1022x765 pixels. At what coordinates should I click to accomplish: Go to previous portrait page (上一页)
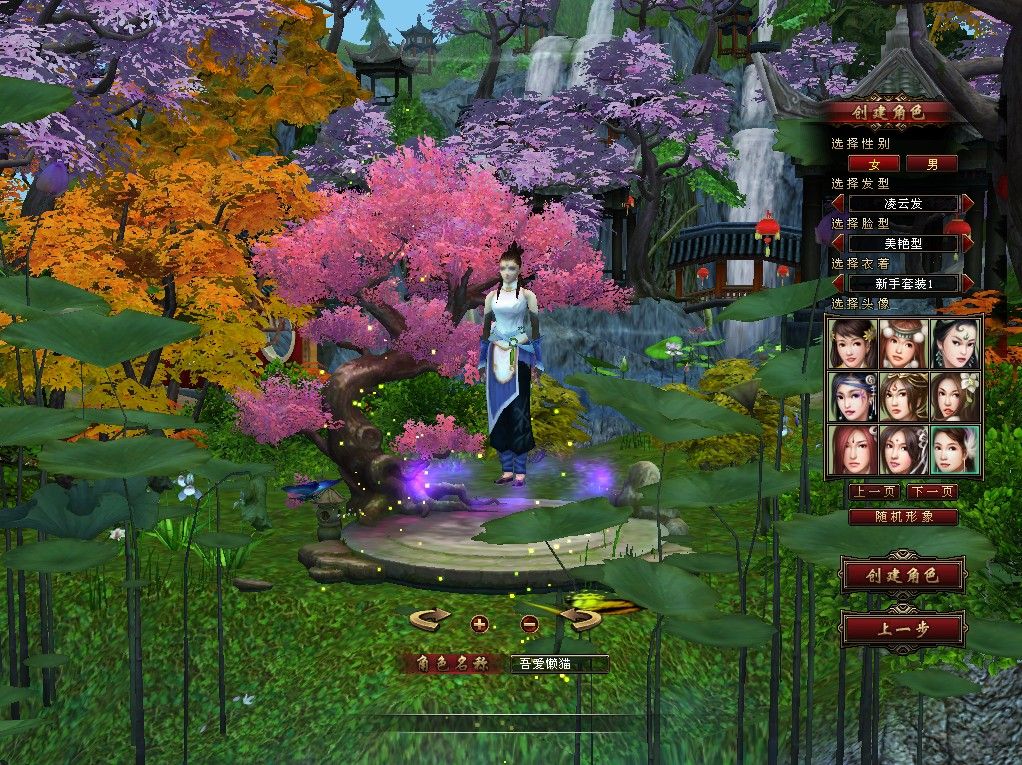874,492
